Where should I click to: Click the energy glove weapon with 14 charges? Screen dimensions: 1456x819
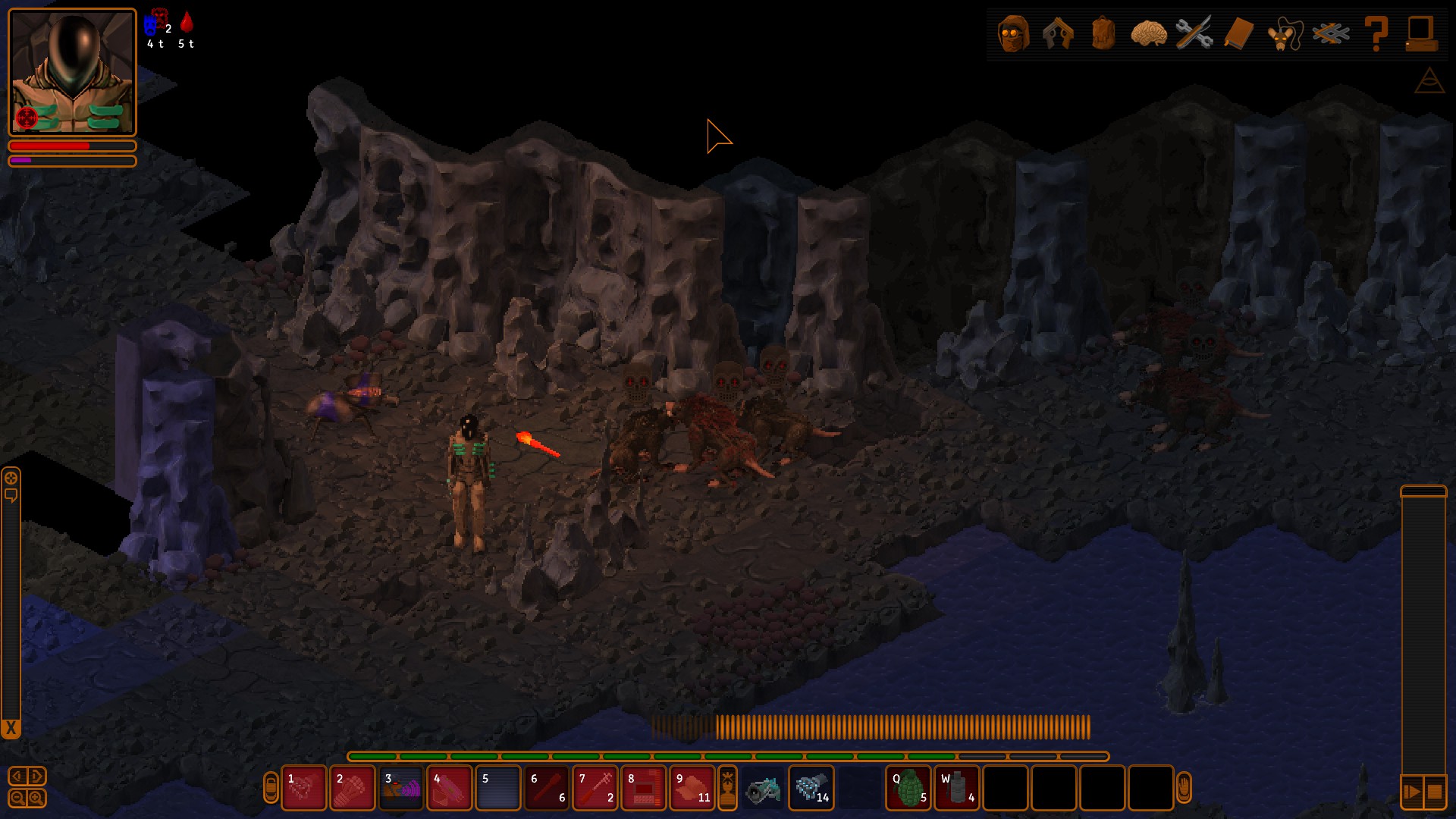point(811,788)
